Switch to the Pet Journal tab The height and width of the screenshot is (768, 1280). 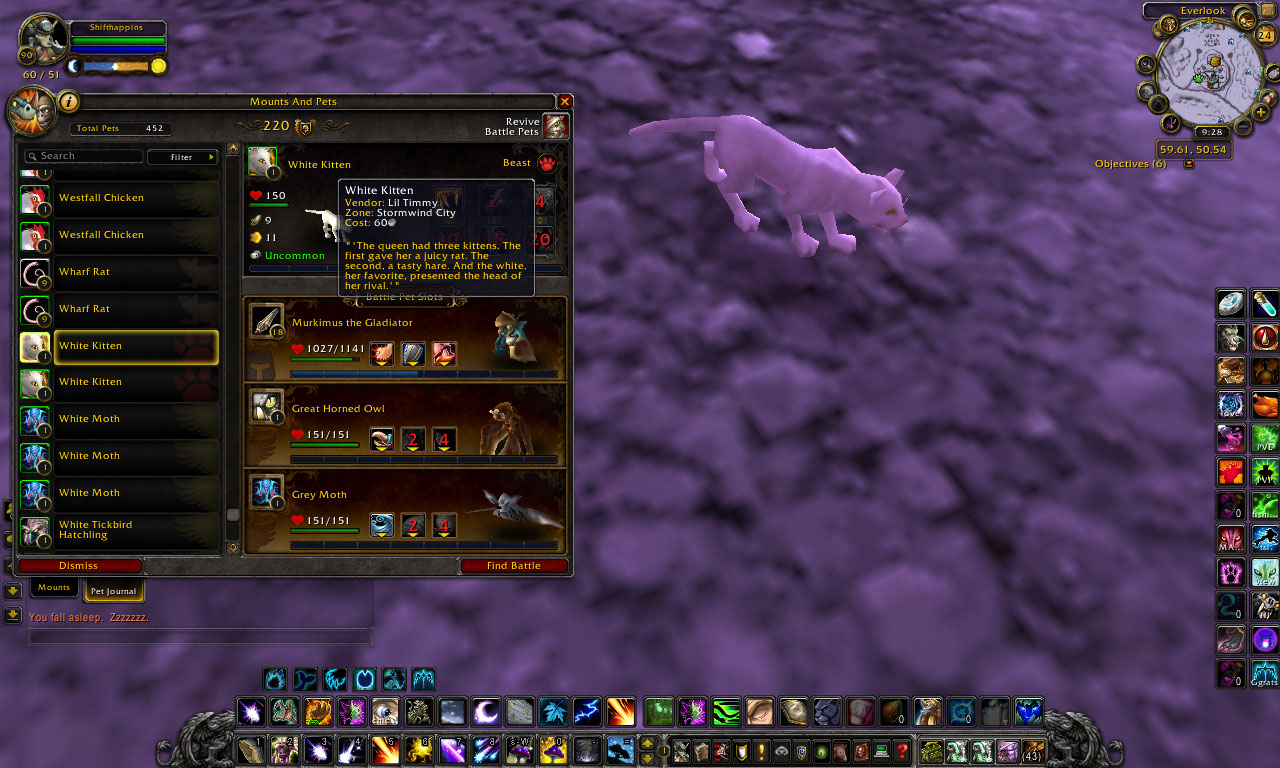coord(112,591)
